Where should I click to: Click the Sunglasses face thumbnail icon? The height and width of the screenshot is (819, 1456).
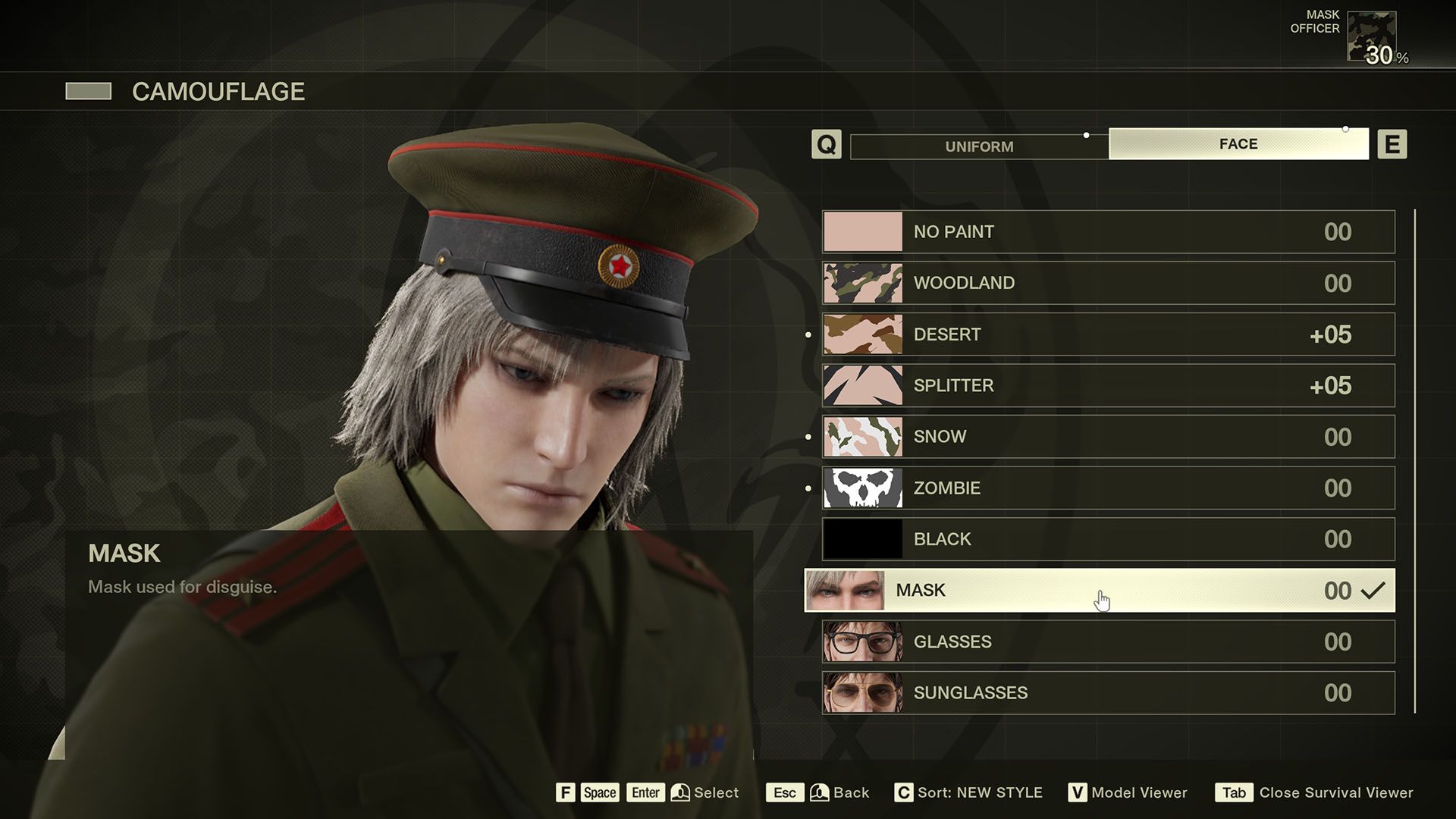(861, 692)
